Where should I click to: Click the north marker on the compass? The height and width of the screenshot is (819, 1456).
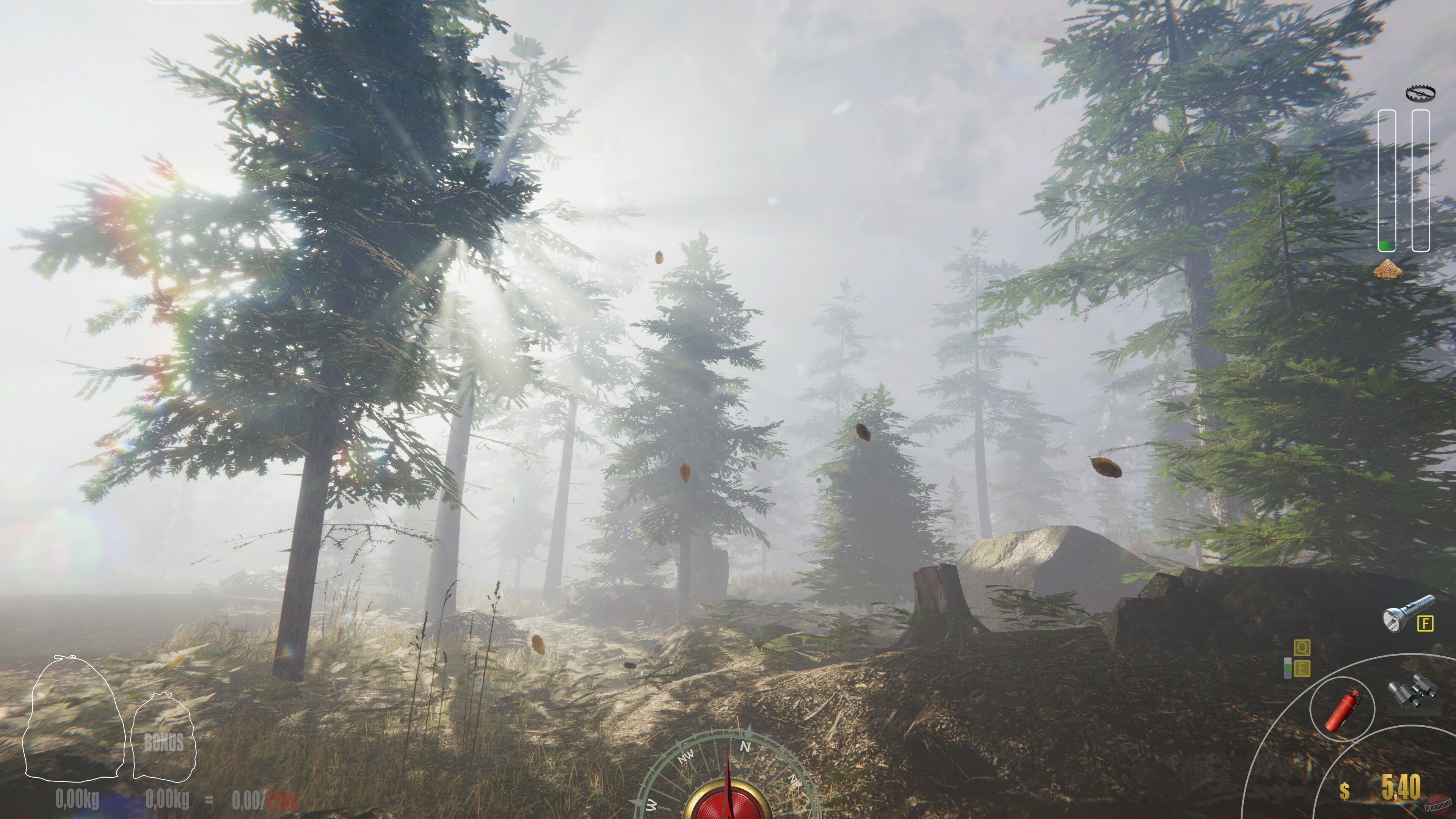click(745, 747)
